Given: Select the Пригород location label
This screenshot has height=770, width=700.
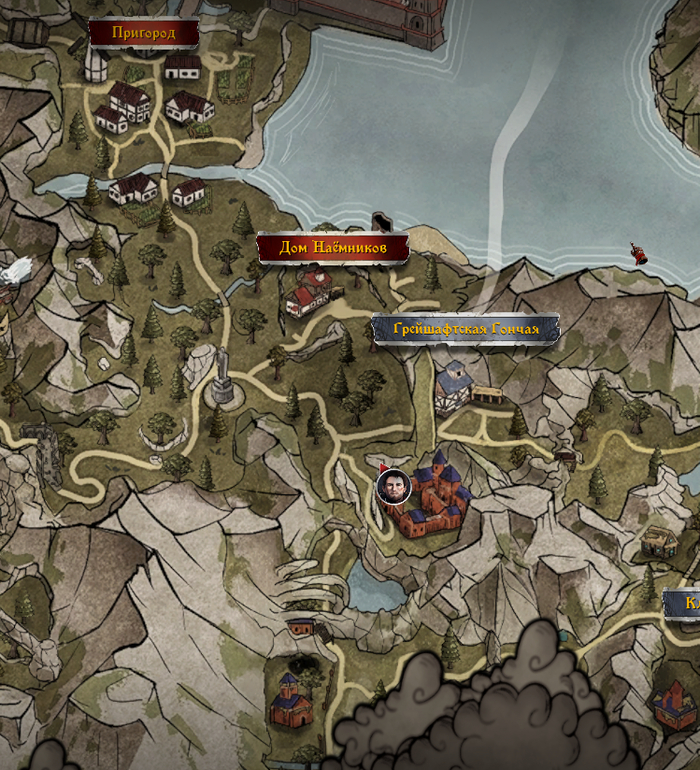Looking at the screenshot, I should tap(143, 34).
